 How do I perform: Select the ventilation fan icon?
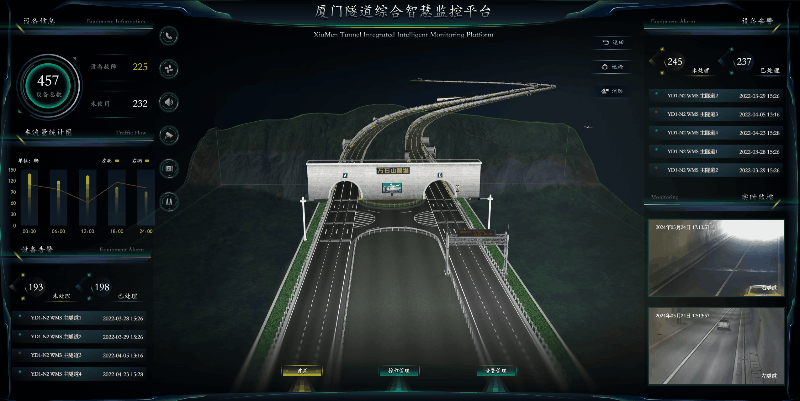(x=169, y=69)
